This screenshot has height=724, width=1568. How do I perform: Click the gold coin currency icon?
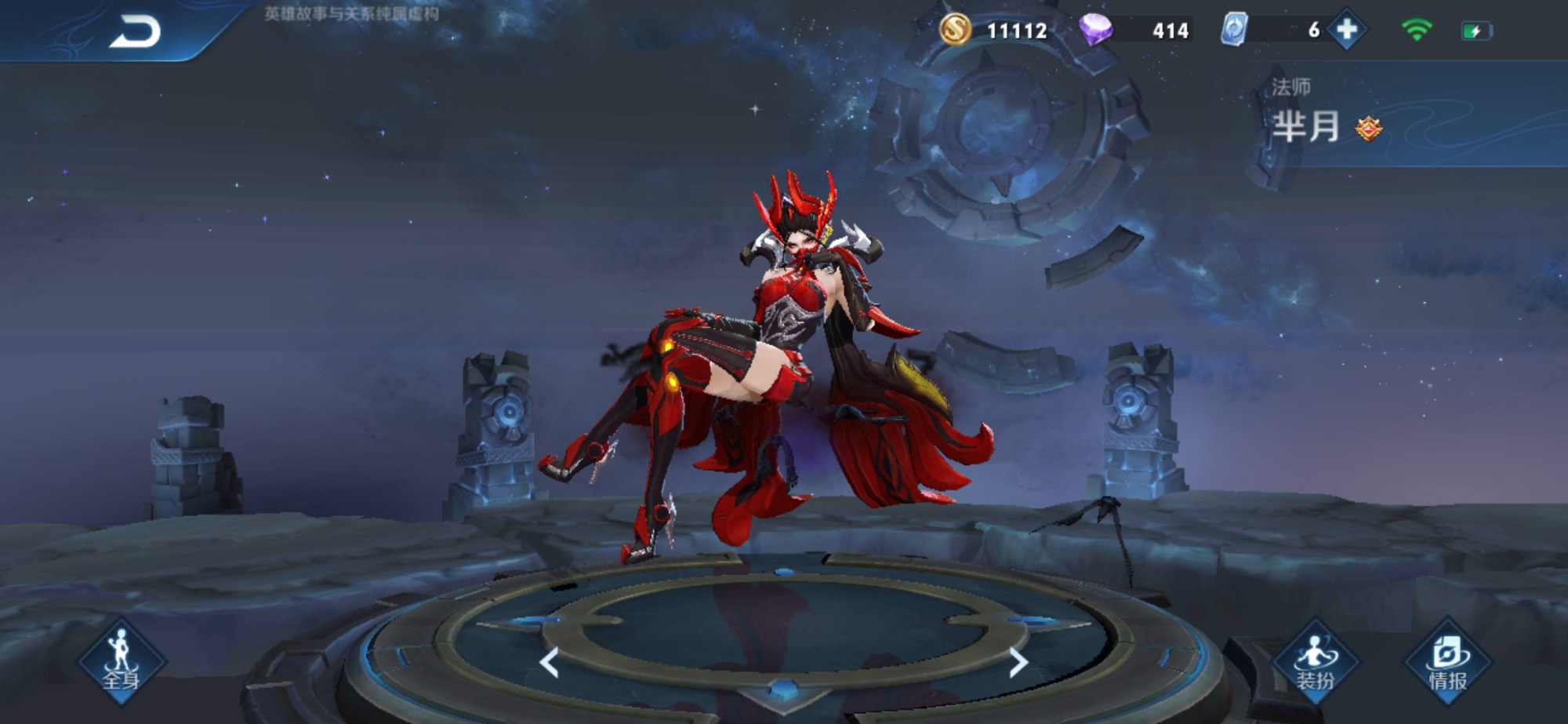click(x=955, y=31)
